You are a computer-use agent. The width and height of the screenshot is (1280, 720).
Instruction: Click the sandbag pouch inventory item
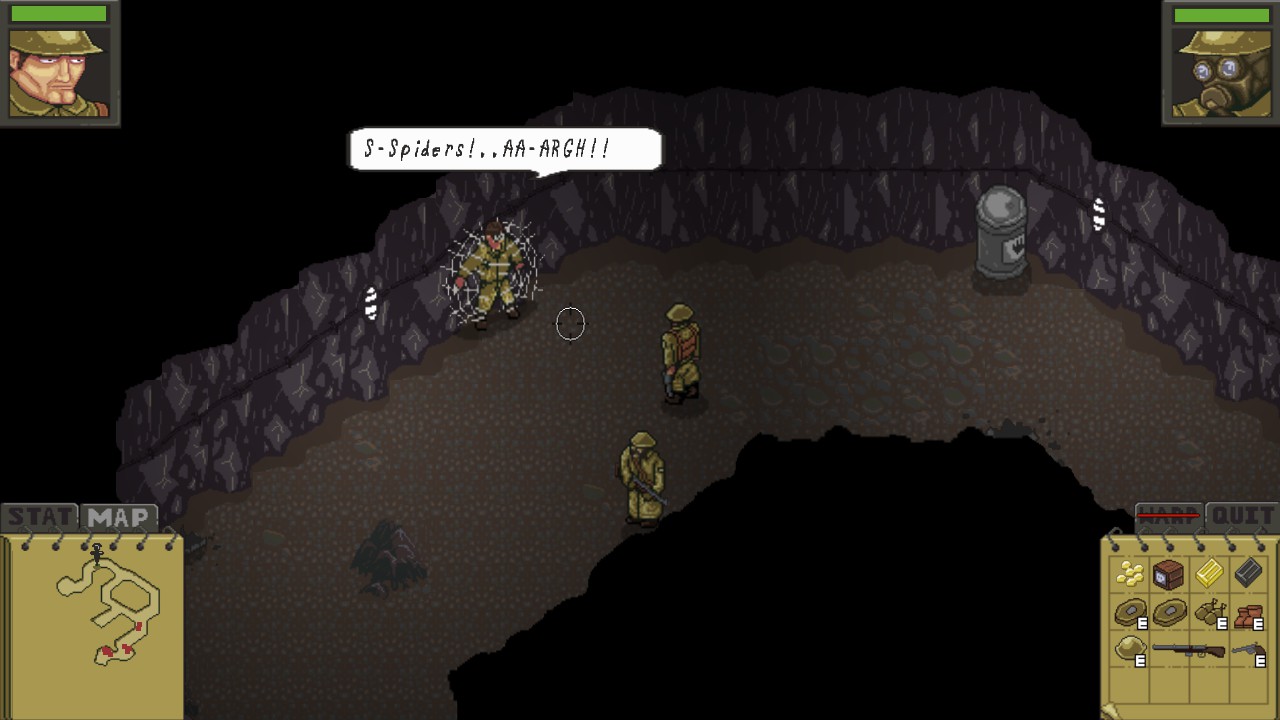point(1210,612)
